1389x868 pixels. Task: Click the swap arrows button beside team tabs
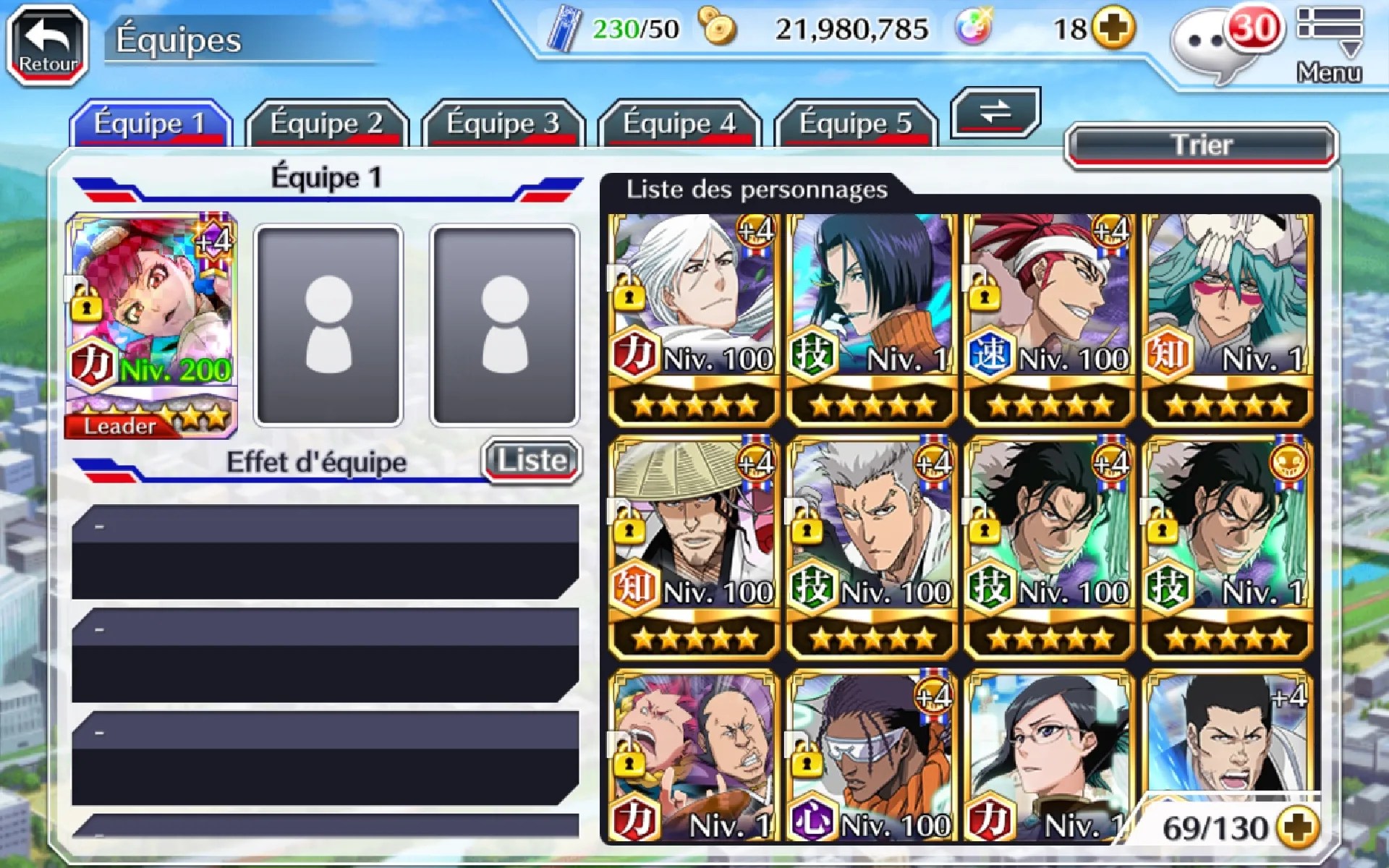click(995, 112)
